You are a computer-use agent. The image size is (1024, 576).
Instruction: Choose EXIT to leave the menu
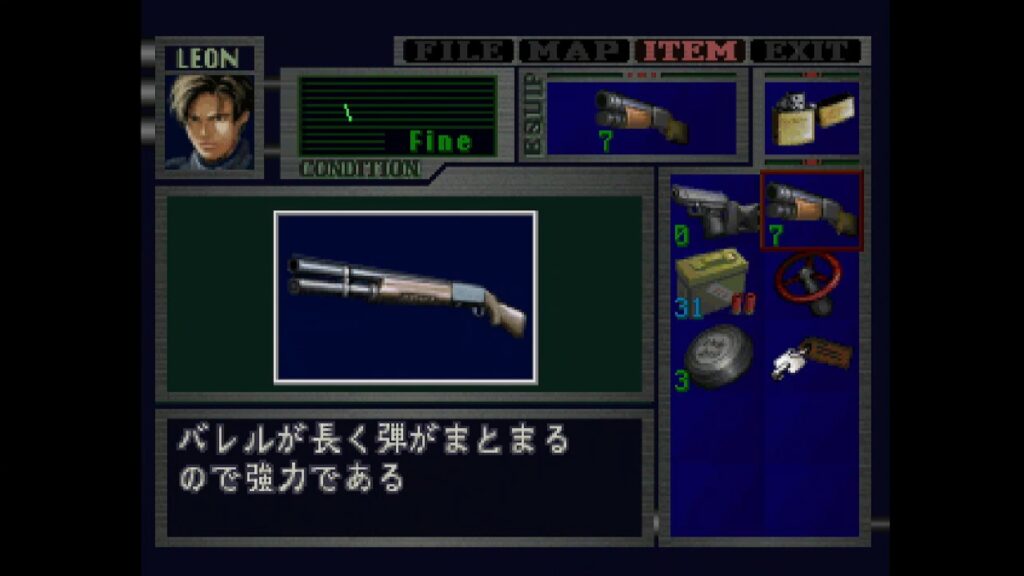coord(806,51)
